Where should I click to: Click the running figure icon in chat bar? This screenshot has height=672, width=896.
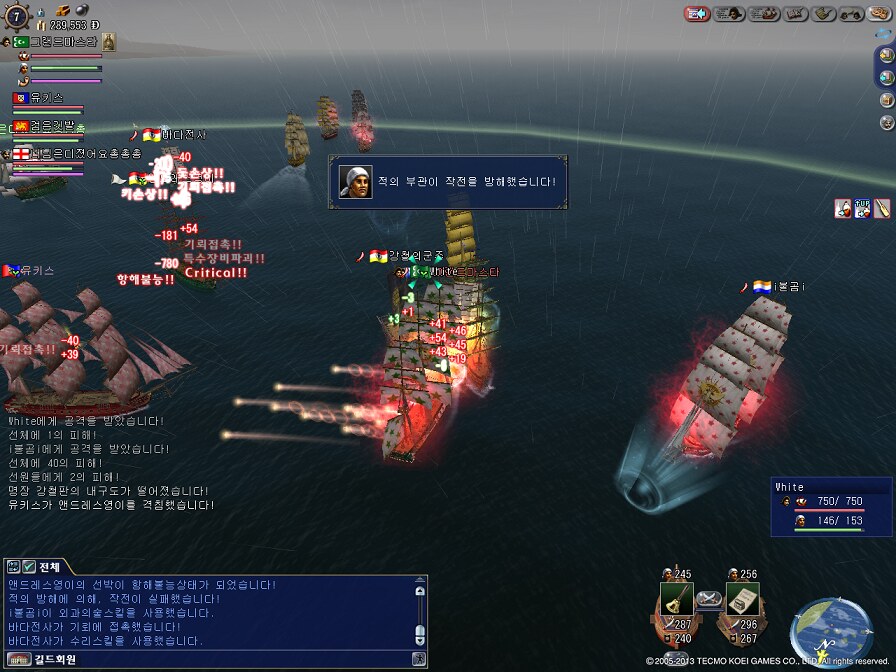419,659
